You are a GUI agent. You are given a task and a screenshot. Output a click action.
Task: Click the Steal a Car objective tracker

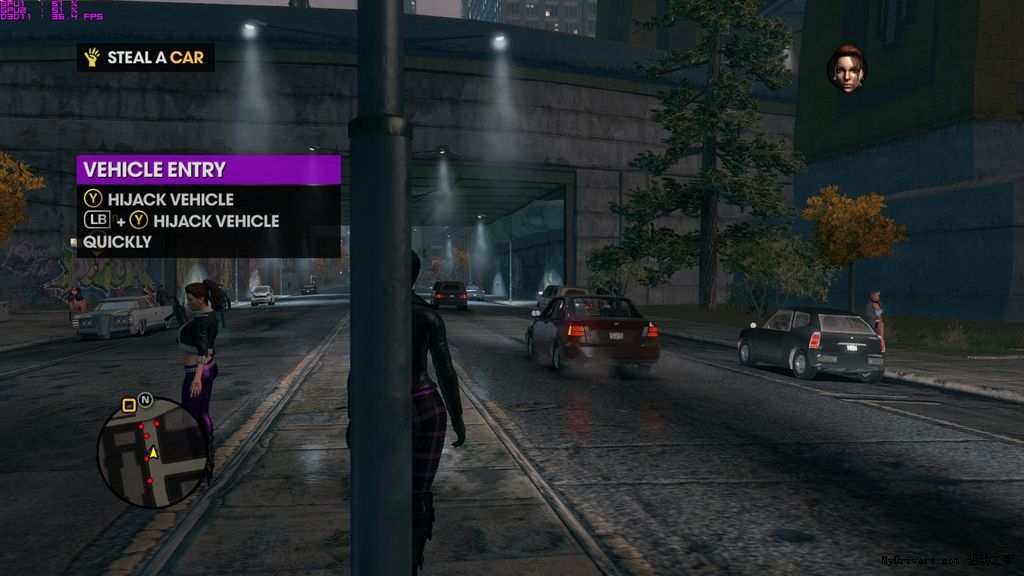pyautogui.click(x=146, y=58)
